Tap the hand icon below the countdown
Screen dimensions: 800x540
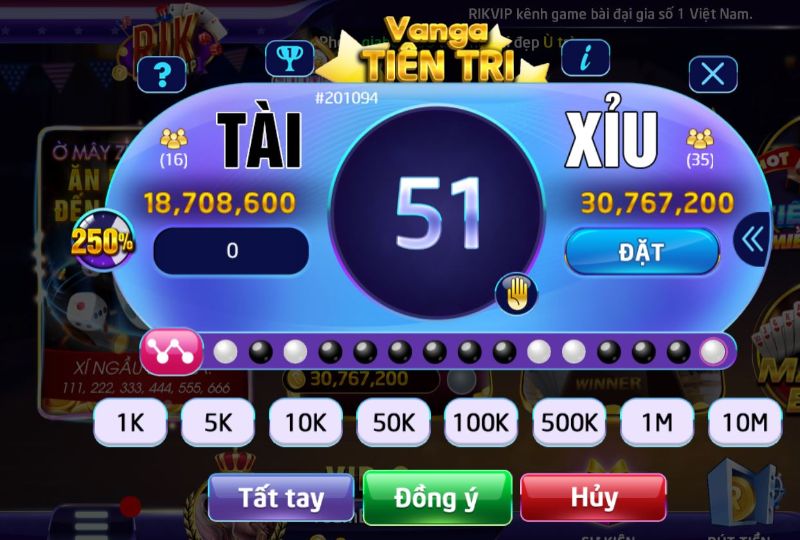click(x=516, y=293)
